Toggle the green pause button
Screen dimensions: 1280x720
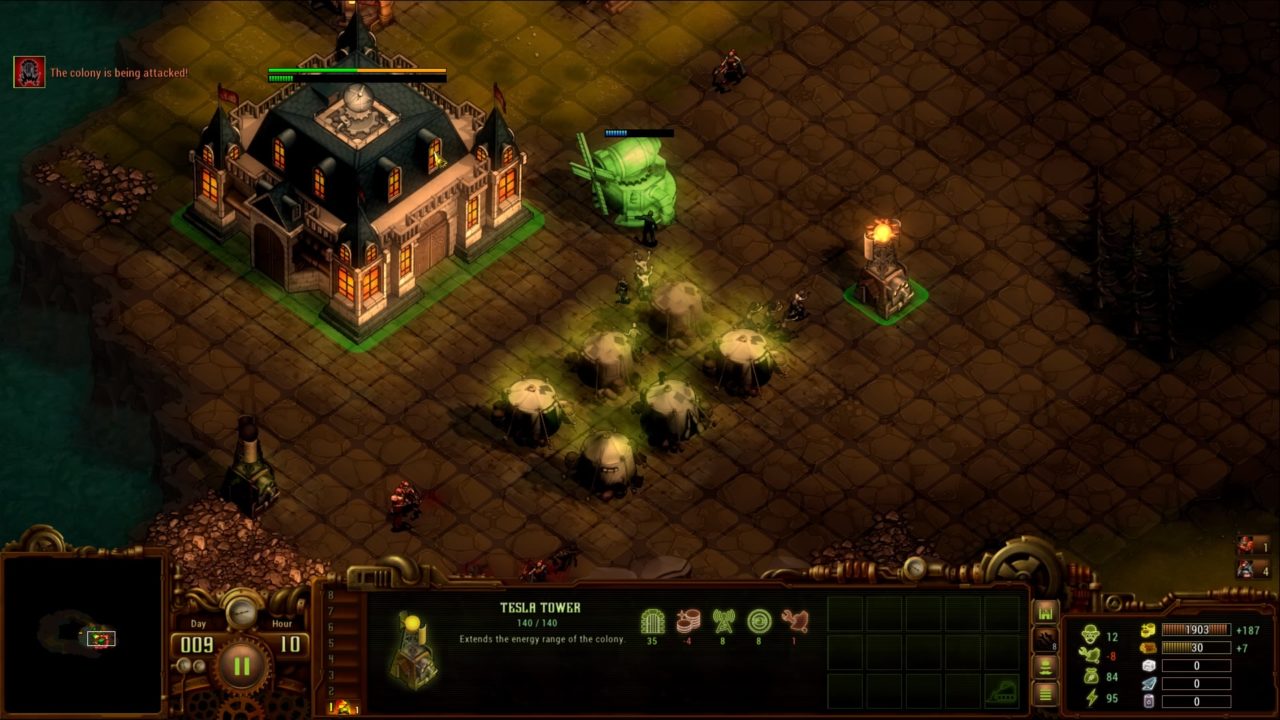tap(241, 665)
